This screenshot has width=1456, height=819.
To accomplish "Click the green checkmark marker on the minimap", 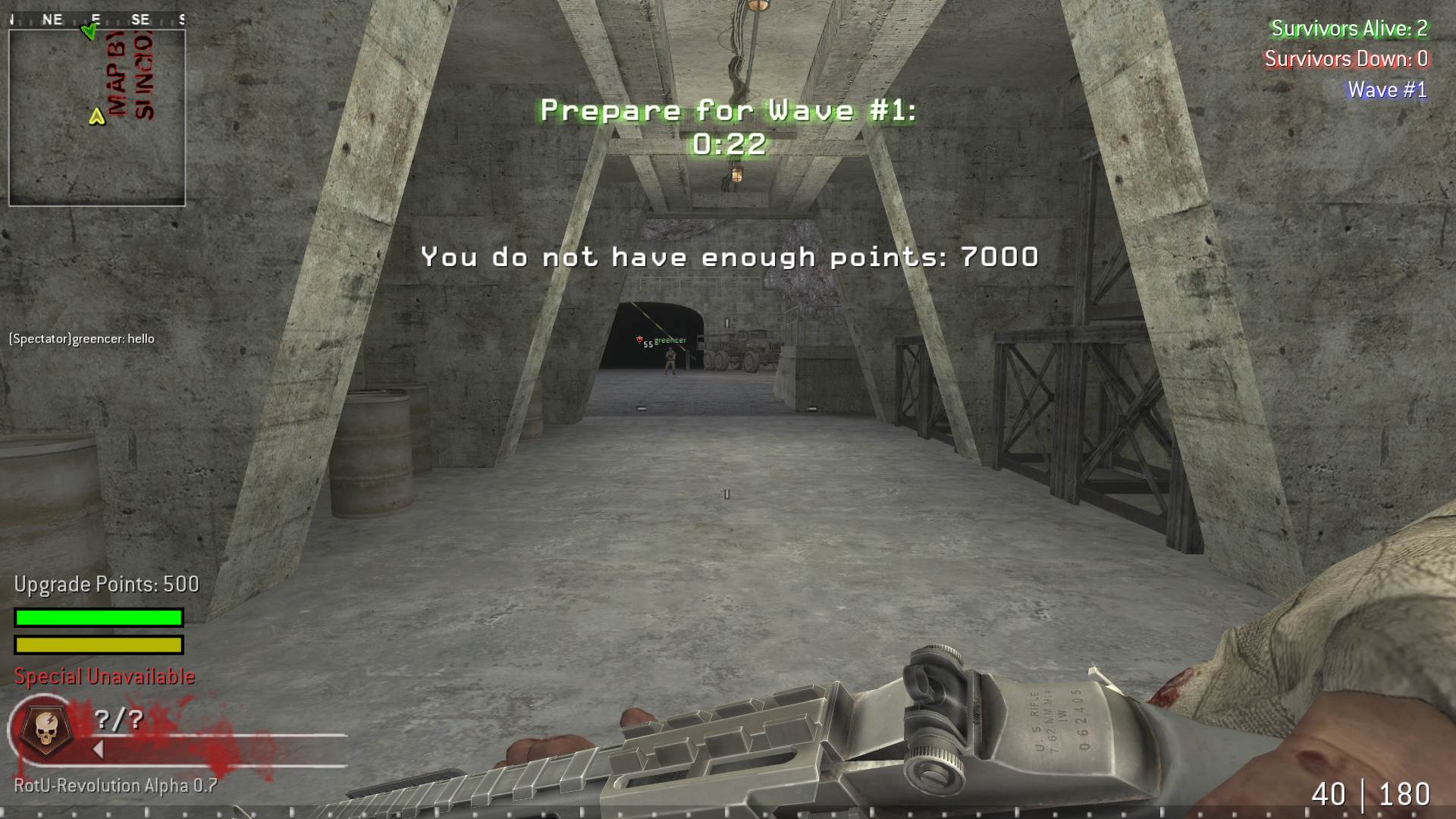I will 87,32.
